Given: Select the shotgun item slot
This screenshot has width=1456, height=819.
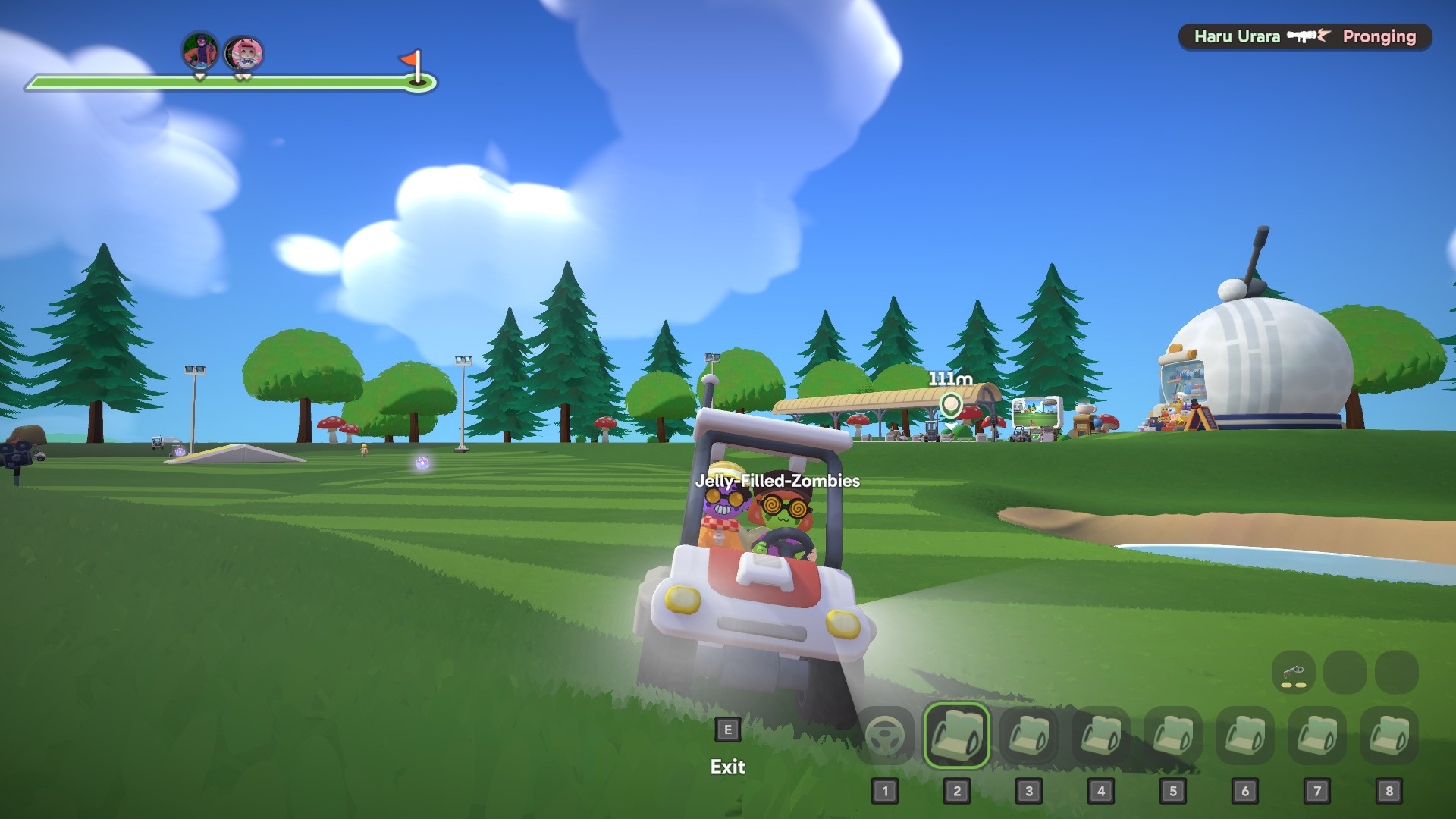Looking at the screenshot, I should (x=1293, y=673).
